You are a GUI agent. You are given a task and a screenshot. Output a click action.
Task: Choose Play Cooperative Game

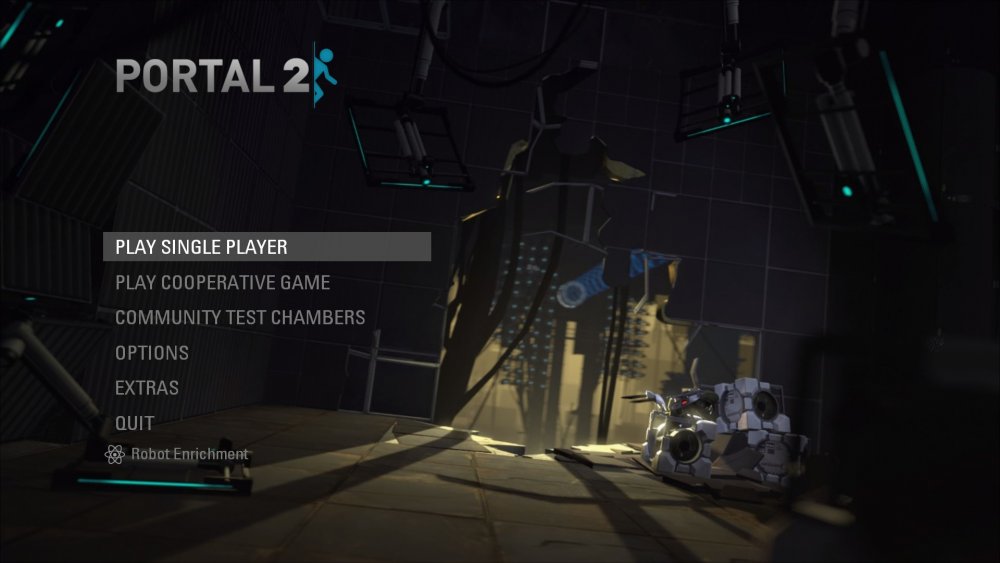pyautogui.click(x=222, y=283)
